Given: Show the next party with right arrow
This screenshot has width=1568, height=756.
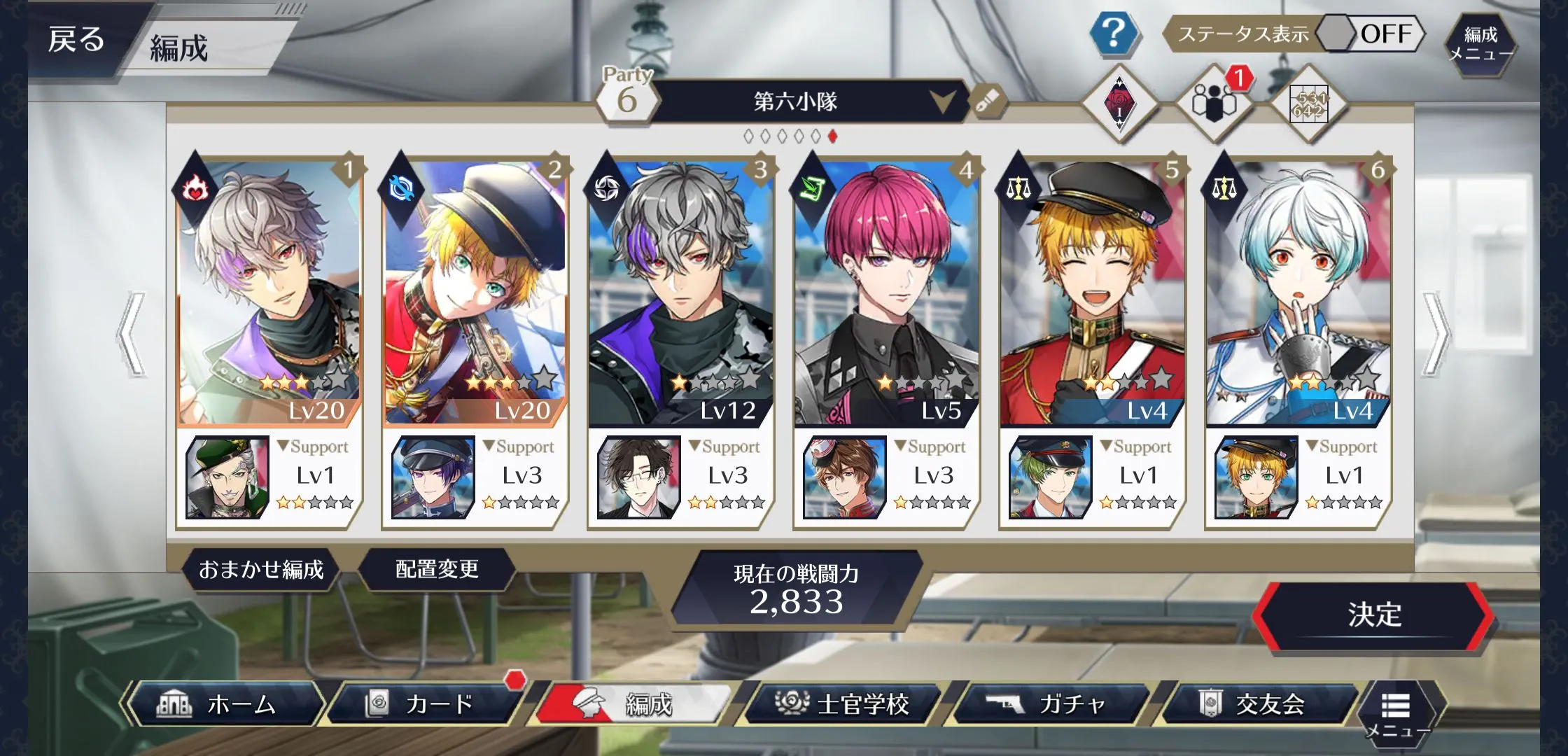Looking at the screenshot, I should [1435, 335].
